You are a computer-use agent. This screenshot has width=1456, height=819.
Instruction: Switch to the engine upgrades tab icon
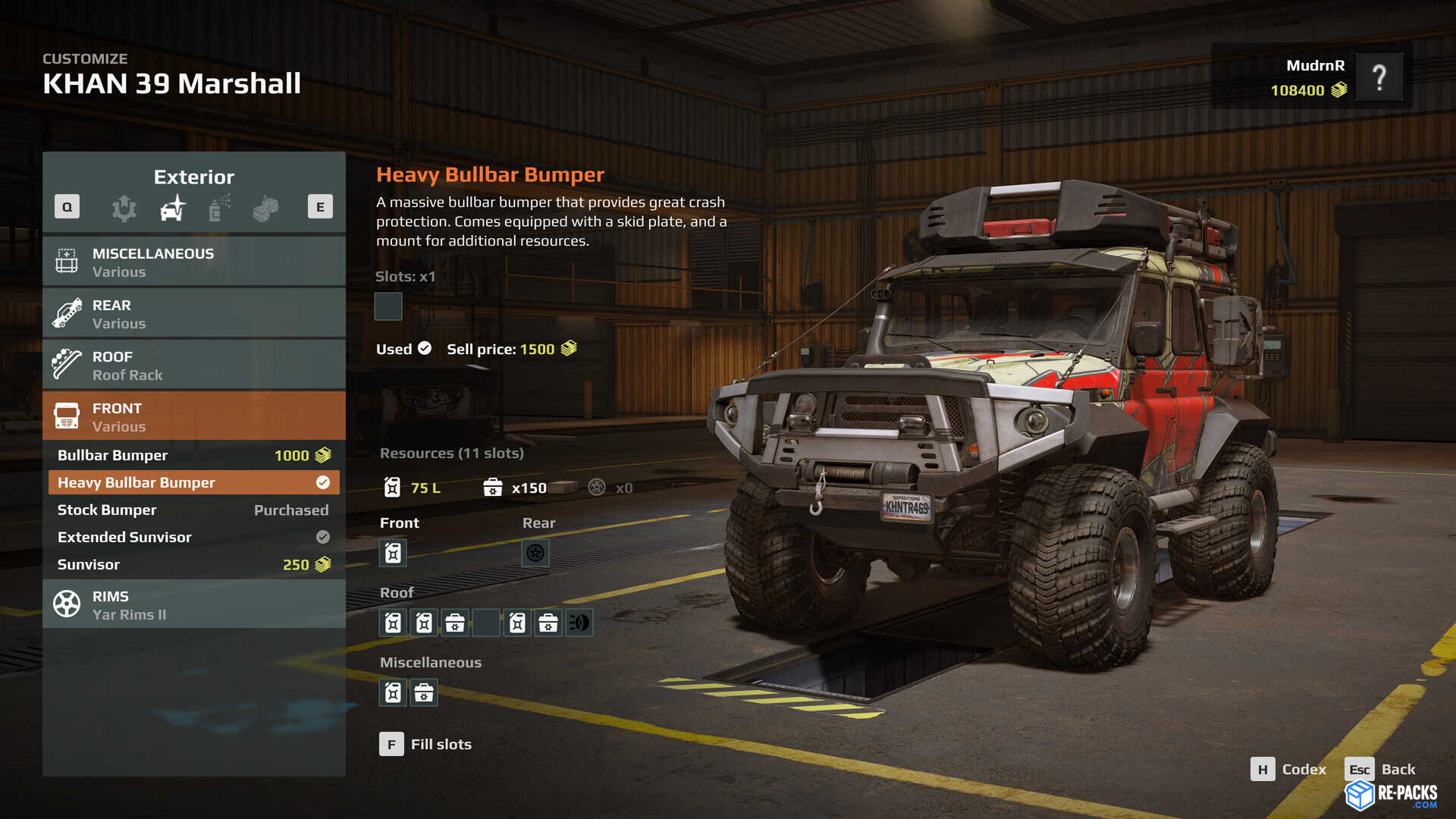click(124, 208)
